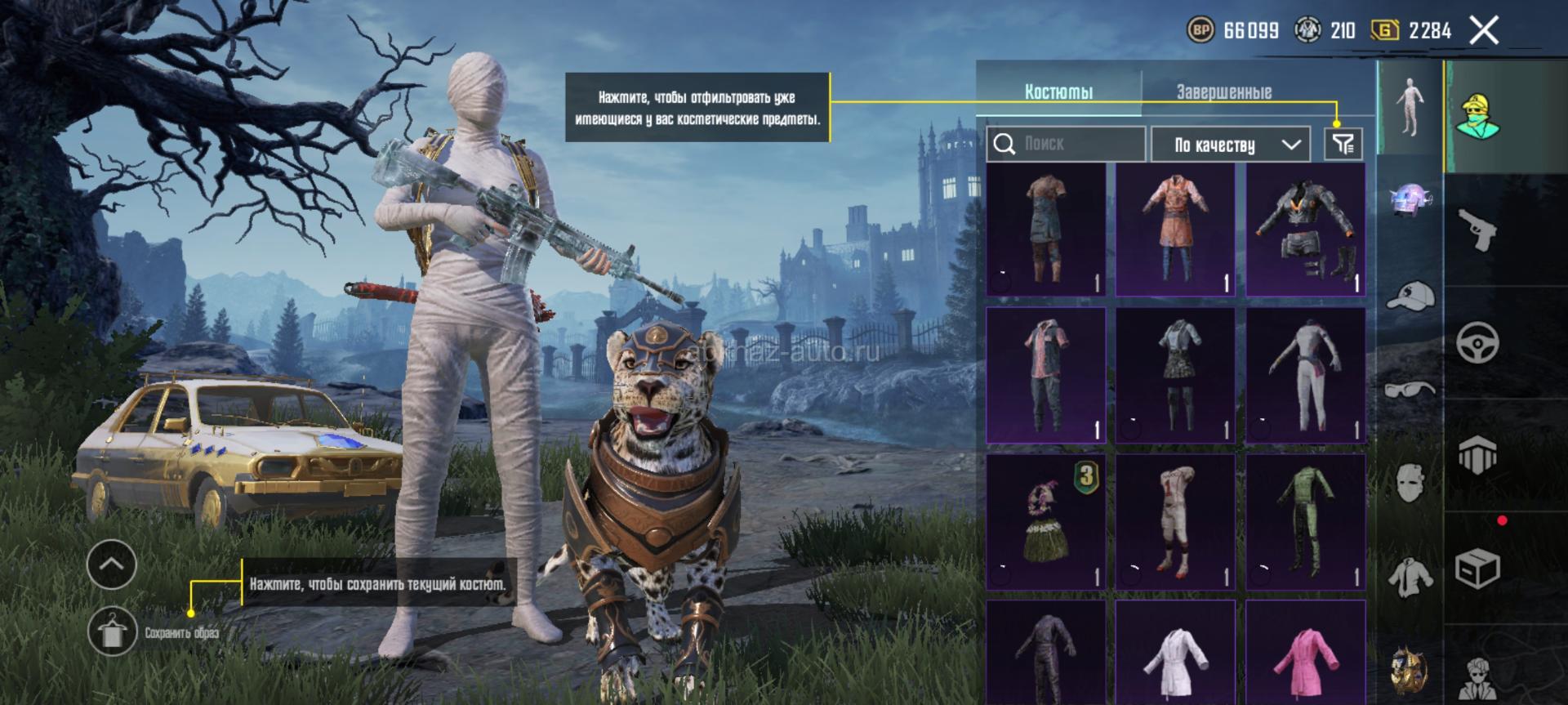Select the green racing suit costume

pyautogui.click(x=1305, y=522)
